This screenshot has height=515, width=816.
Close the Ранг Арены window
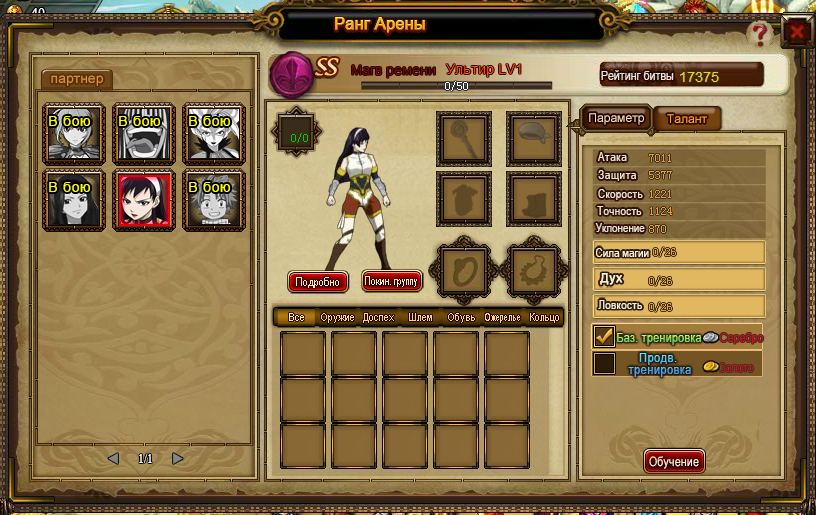click(797, 31)
